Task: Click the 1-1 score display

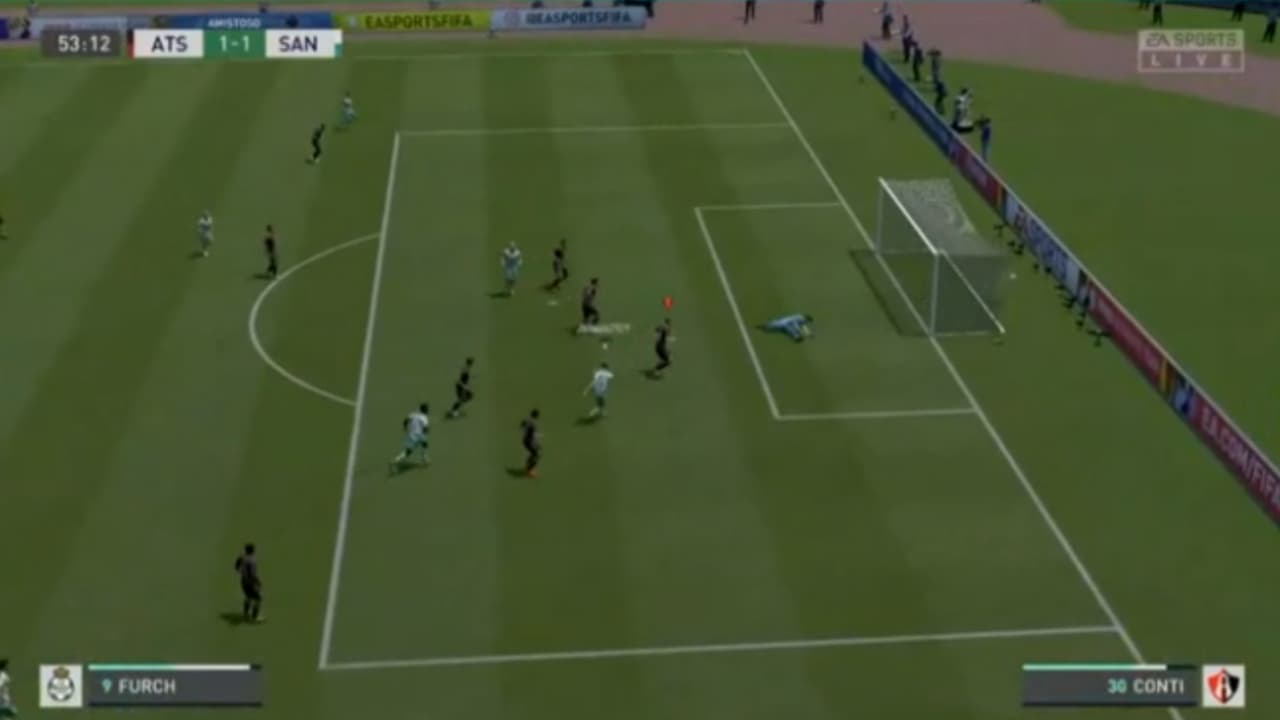Action: 234,42
